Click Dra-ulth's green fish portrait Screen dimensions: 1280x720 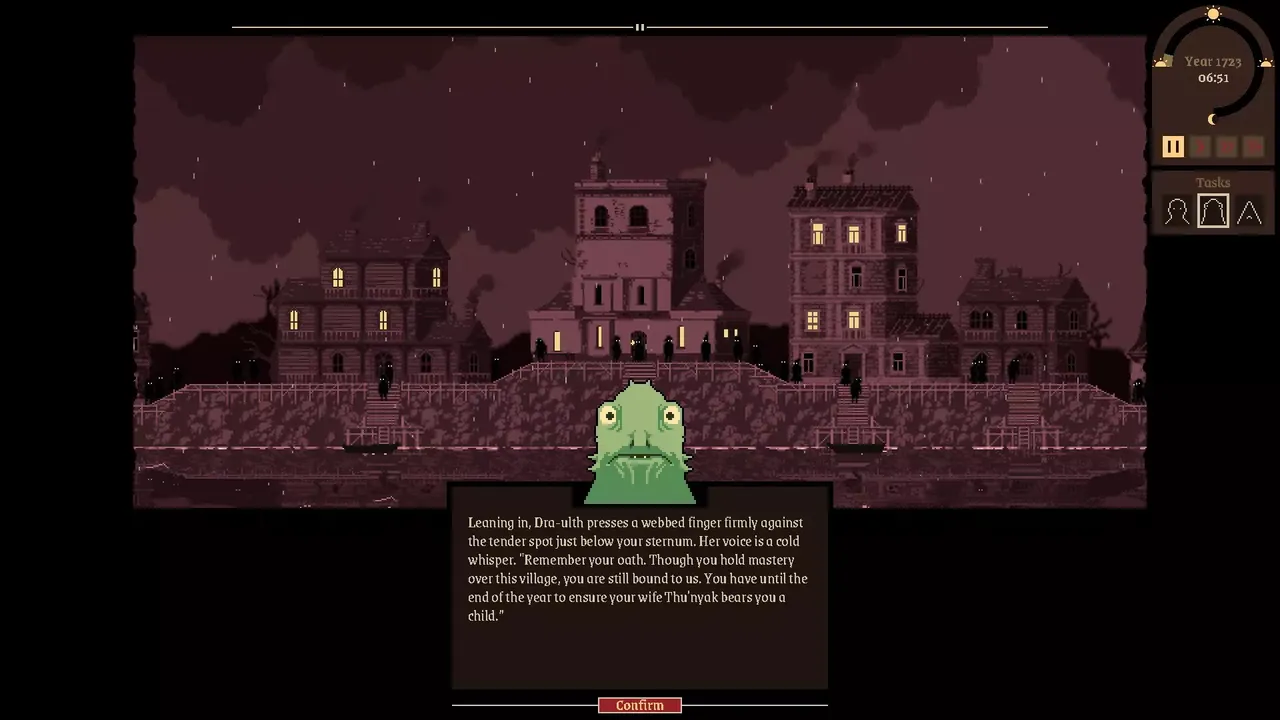tap(640, 440)
